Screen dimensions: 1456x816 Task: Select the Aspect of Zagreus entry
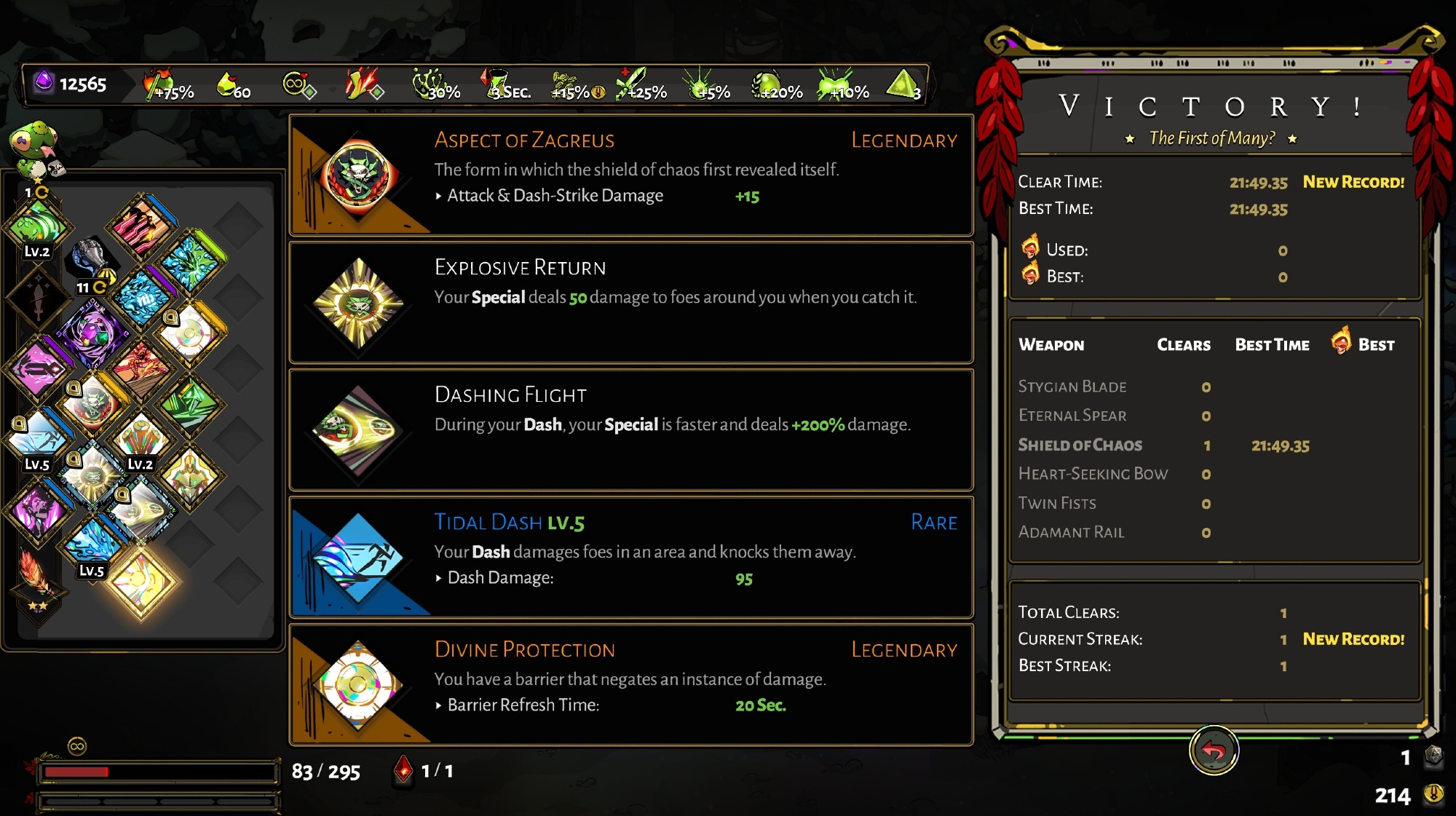point(631,175)
